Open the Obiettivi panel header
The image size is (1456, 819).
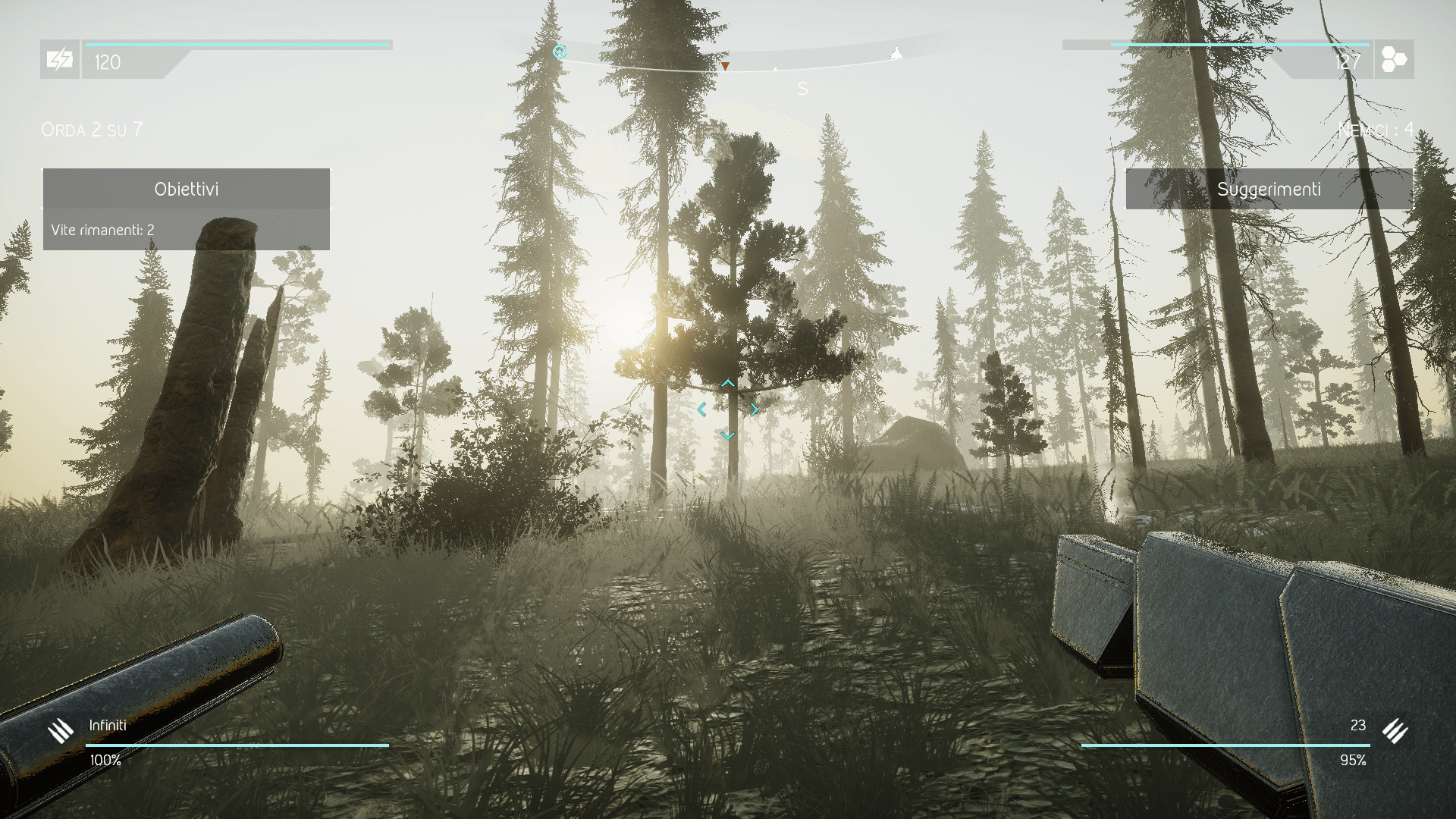click(186, 189)
